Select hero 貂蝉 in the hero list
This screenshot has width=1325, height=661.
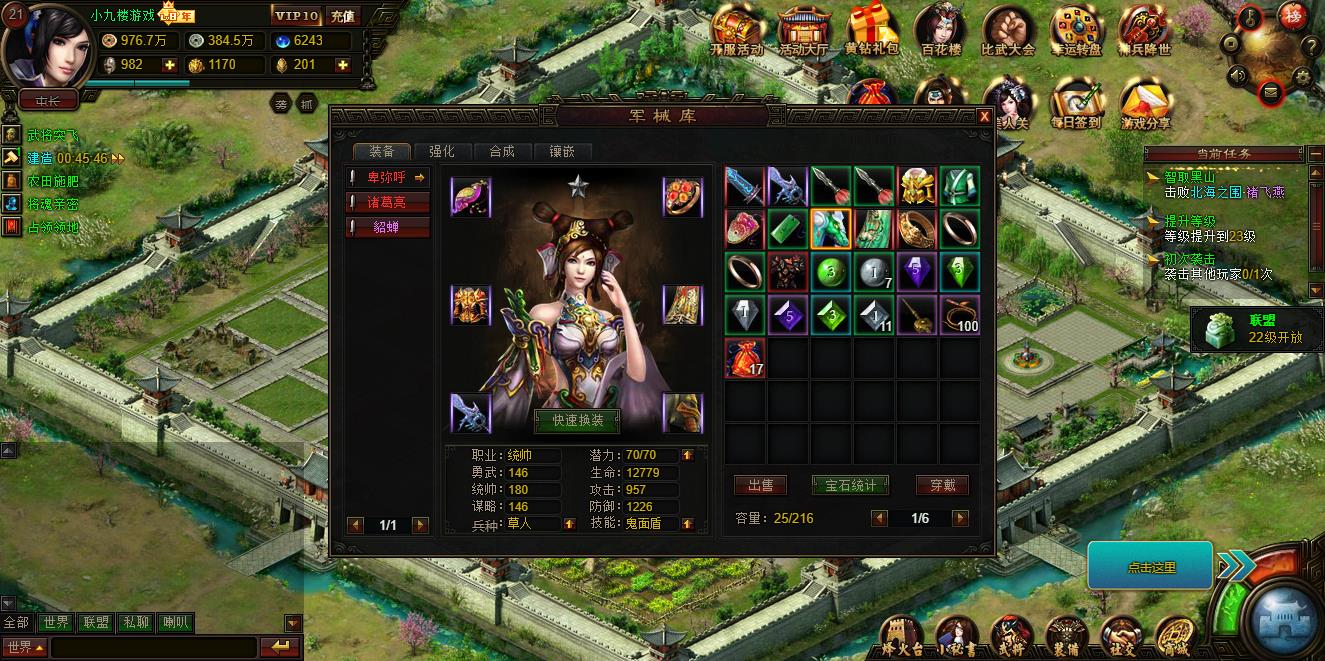pos(388,227)
